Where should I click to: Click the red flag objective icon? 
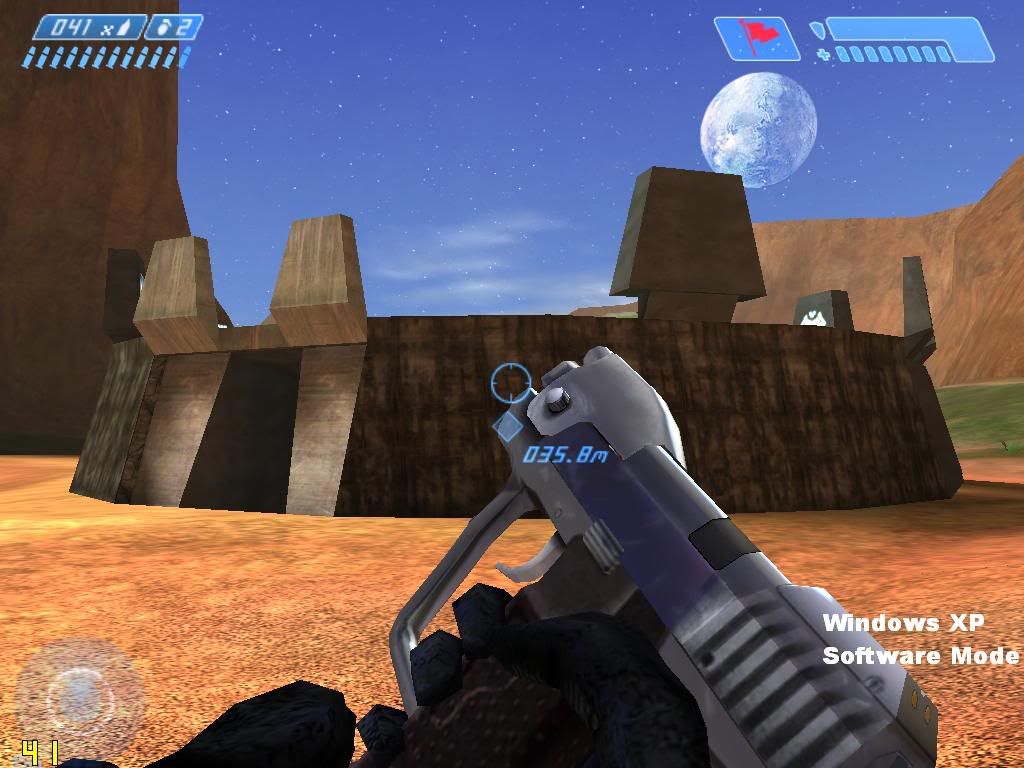click(757, 38)
